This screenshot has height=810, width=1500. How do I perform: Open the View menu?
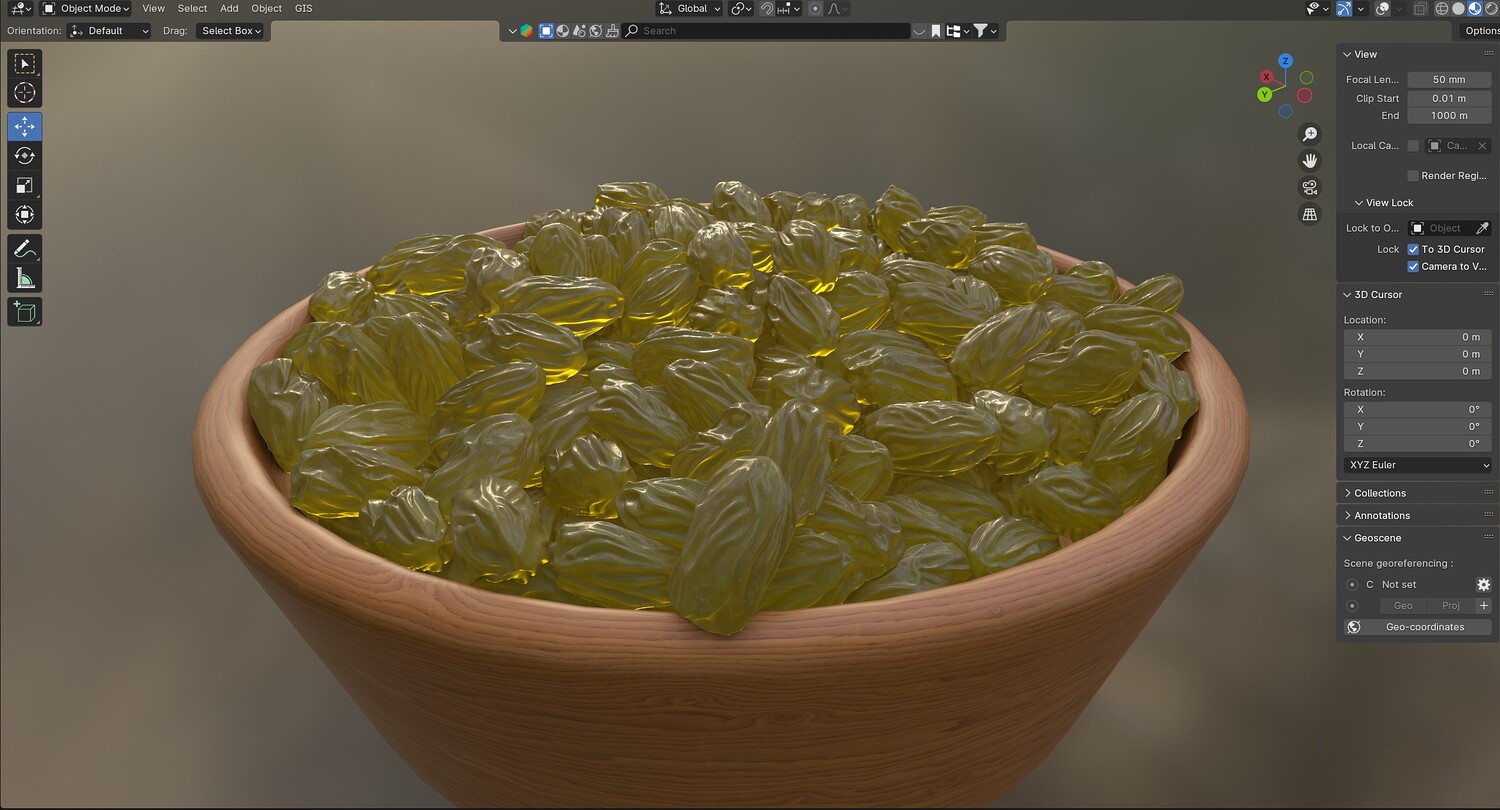(153, 8)
